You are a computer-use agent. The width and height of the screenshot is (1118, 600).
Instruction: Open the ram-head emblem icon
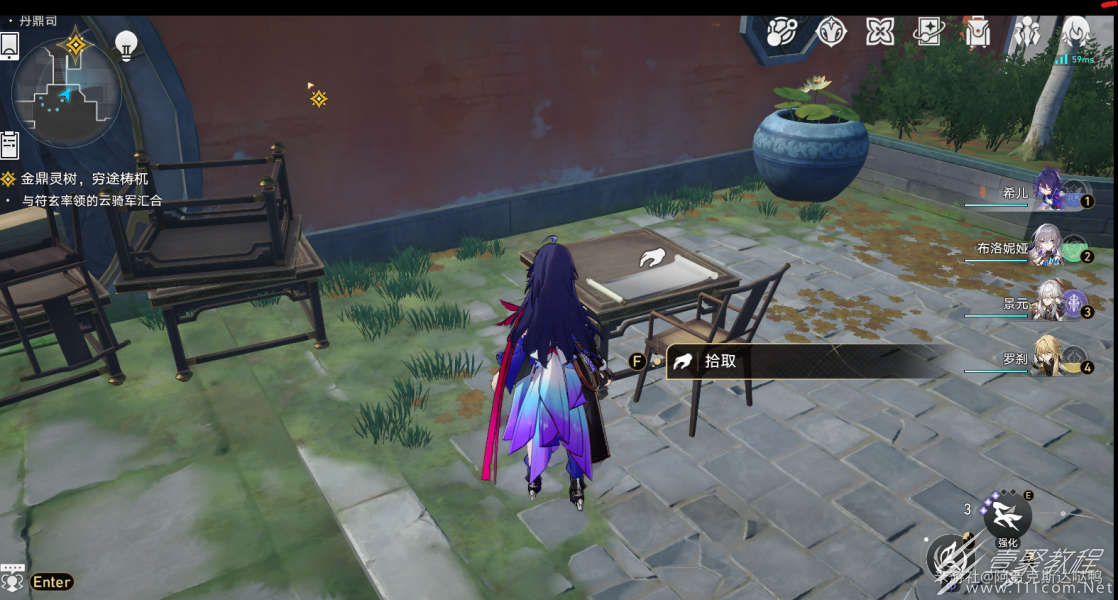[831, 32]
